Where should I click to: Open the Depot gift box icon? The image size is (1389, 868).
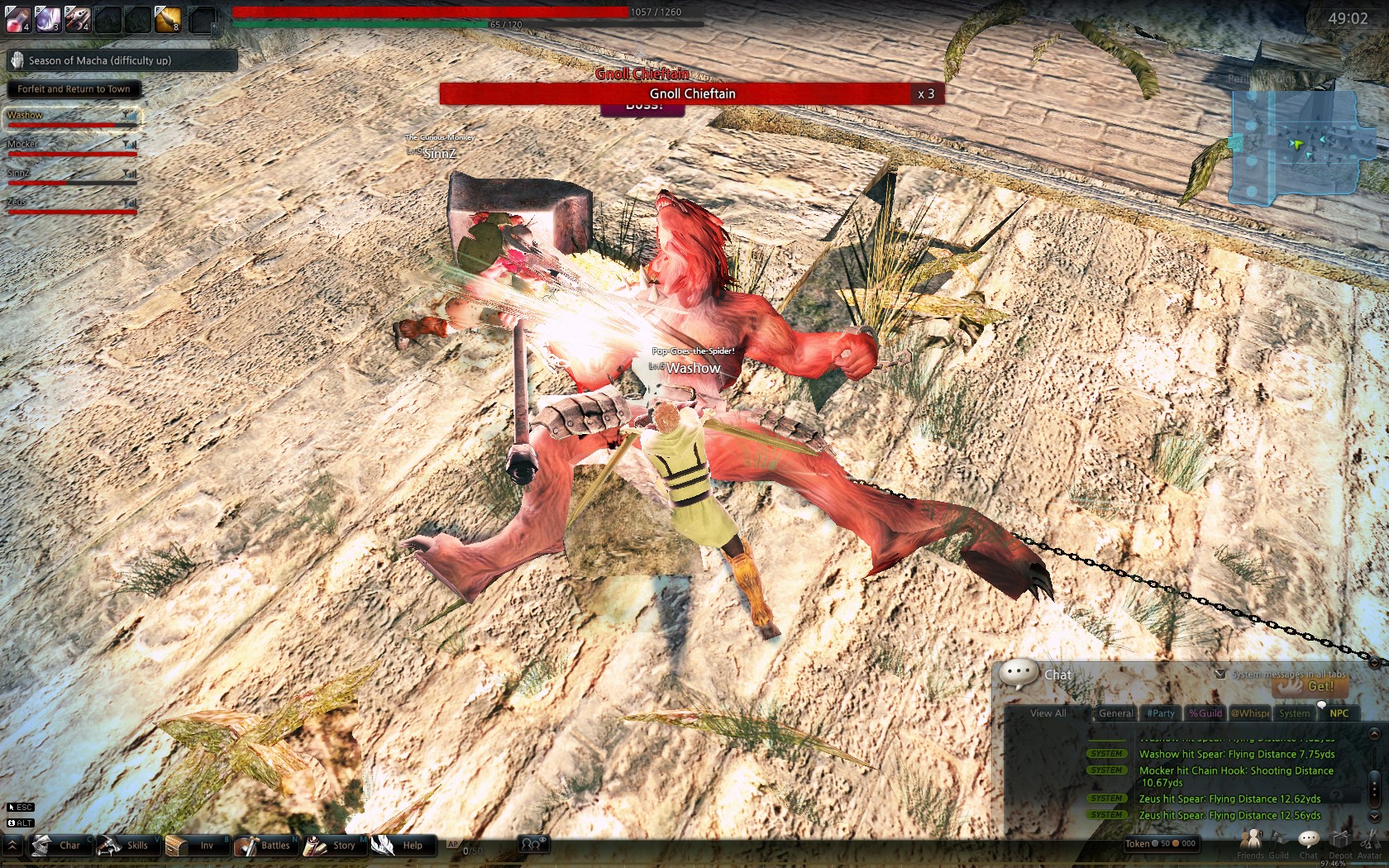[1339, 842]
